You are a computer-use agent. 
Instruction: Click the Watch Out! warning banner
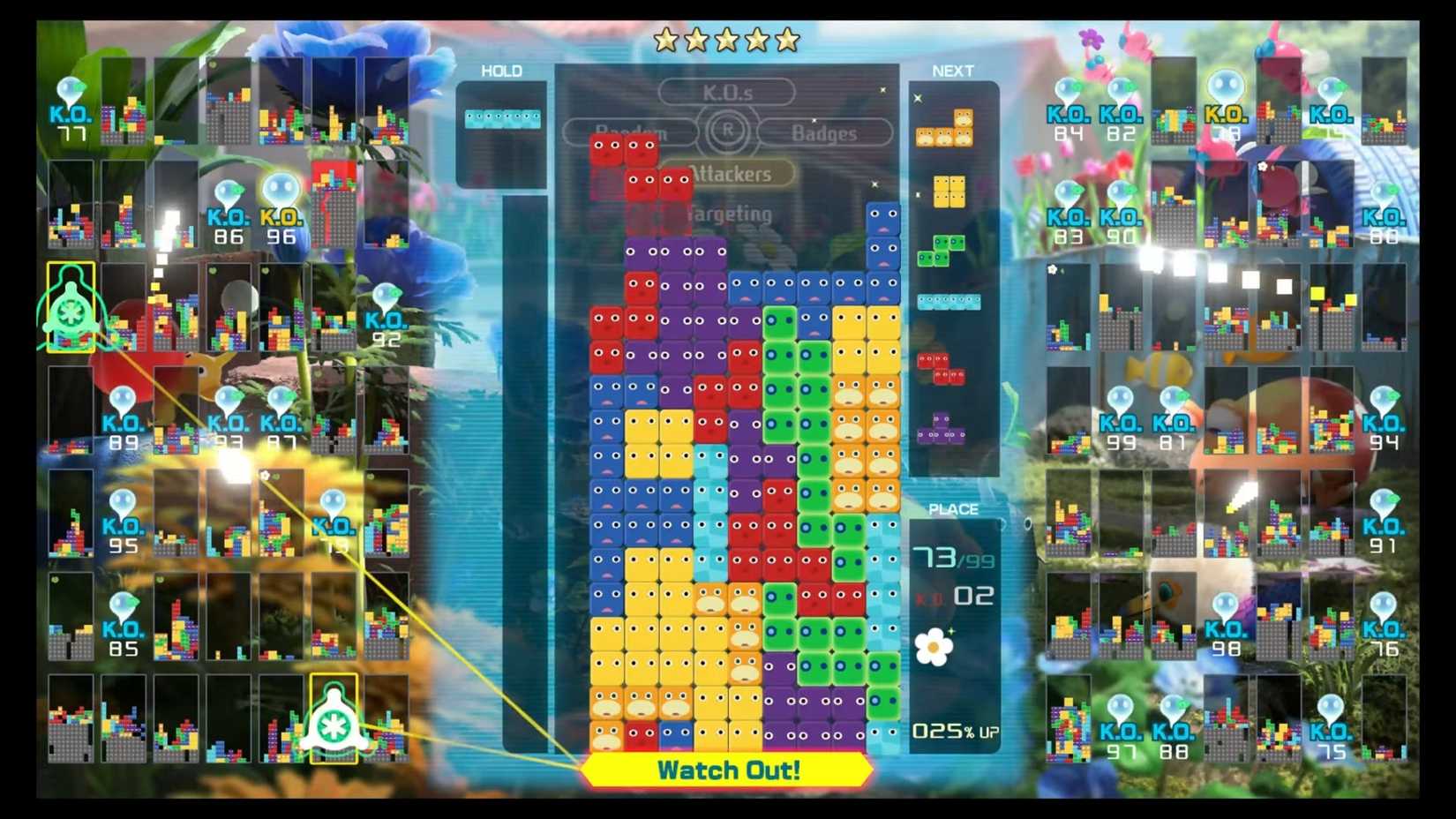[726, 770]
